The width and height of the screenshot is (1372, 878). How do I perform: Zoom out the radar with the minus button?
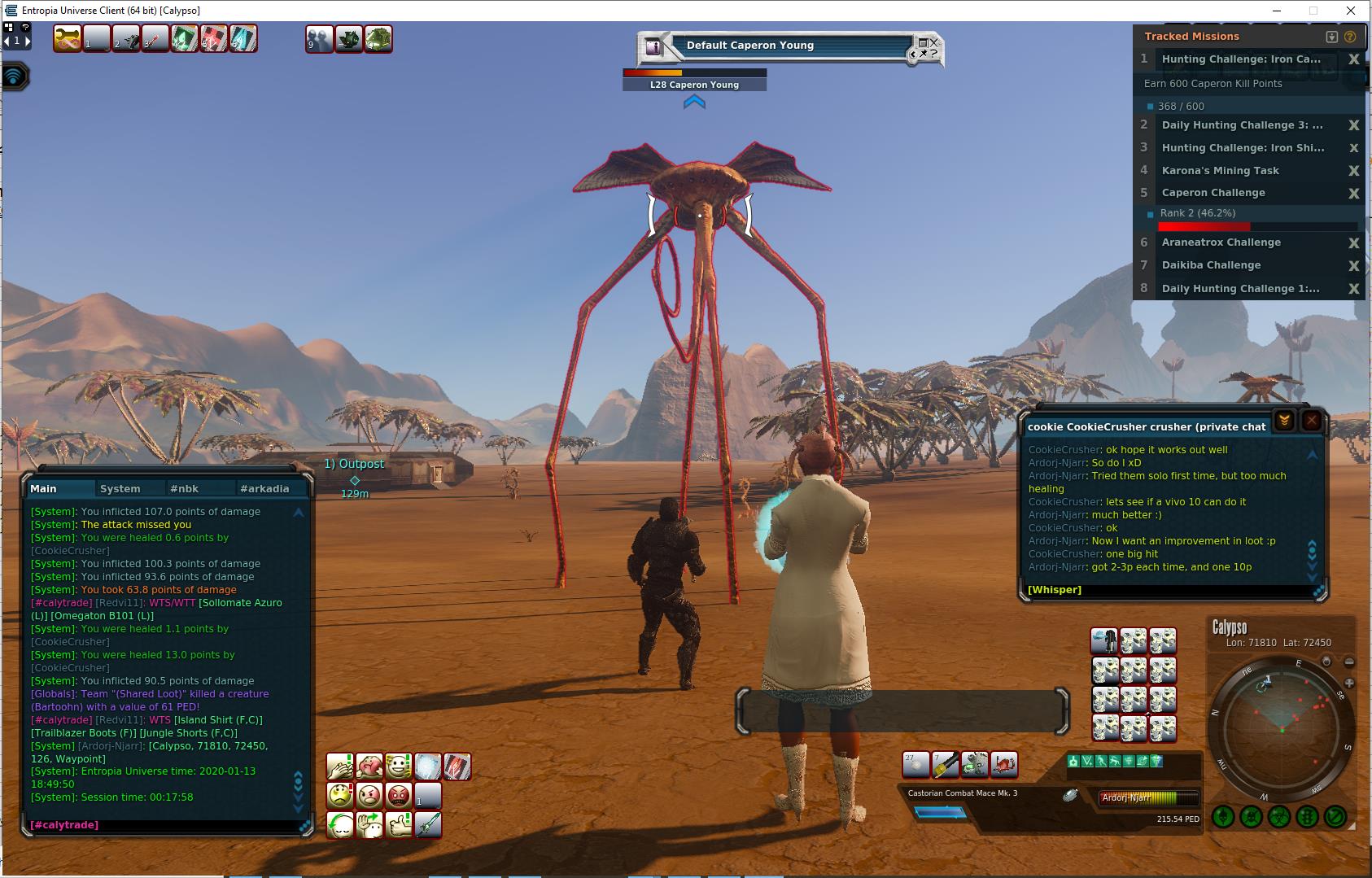pyautogui.click(x=1349, y=662)
